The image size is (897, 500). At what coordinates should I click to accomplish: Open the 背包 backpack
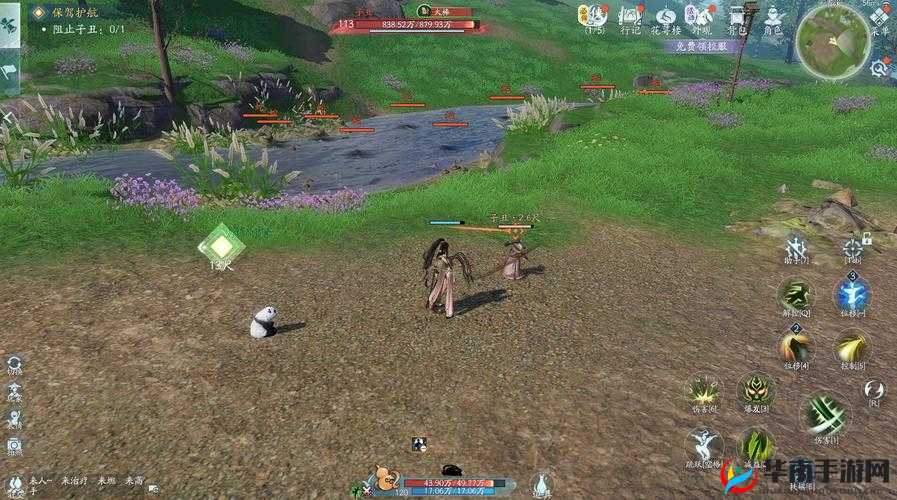click(x=738, y=16)
